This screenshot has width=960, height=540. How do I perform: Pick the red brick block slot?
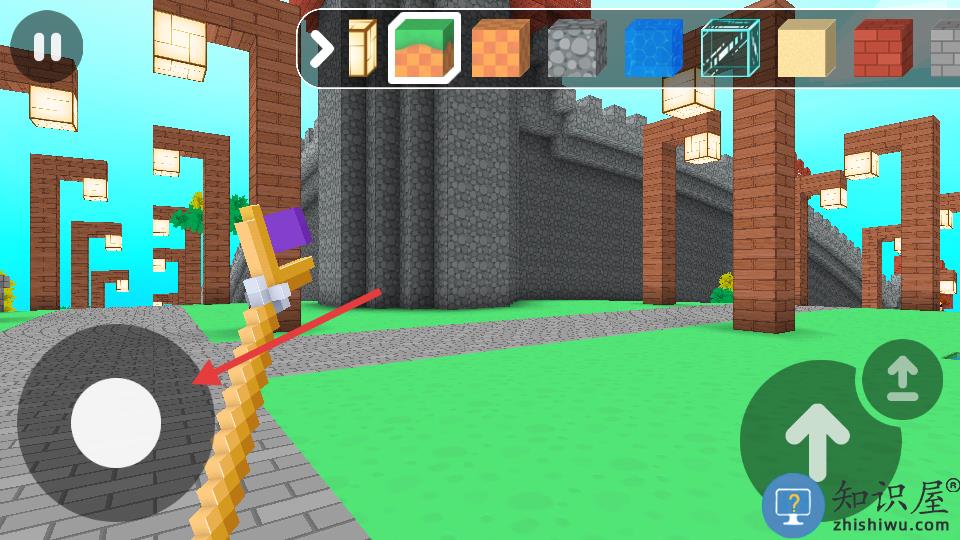point(883,47)
